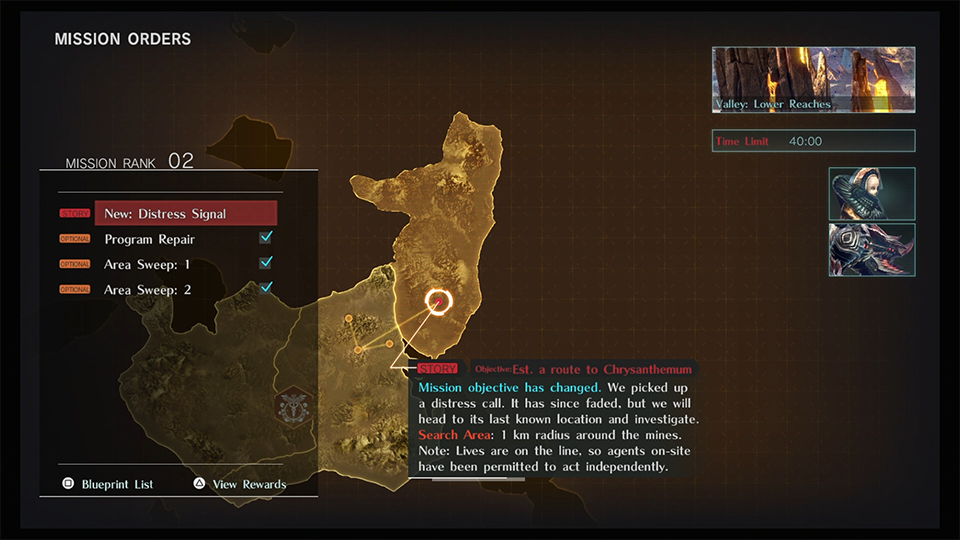Select the hooded creature target portrait
Image resolution: width=960 pixels, height=540 pixels.
871,194
